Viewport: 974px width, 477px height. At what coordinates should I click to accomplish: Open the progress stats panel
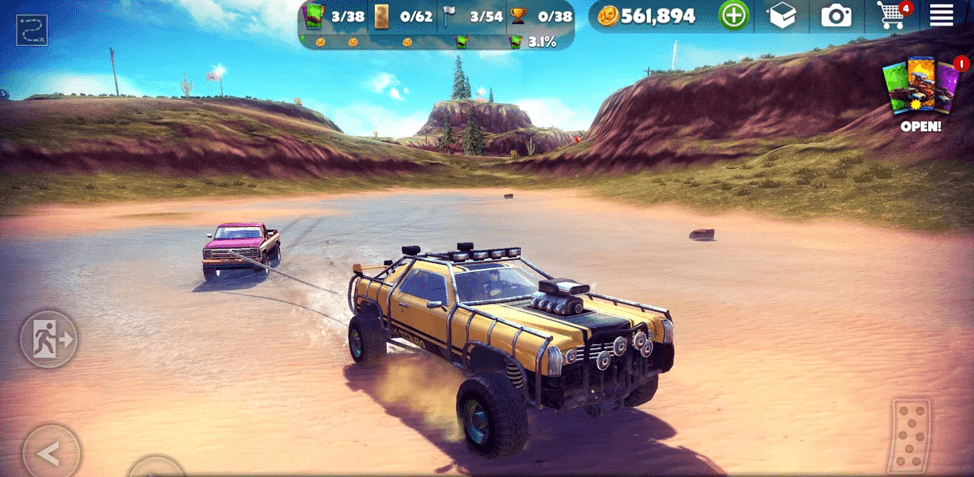[x=437, y=26]
